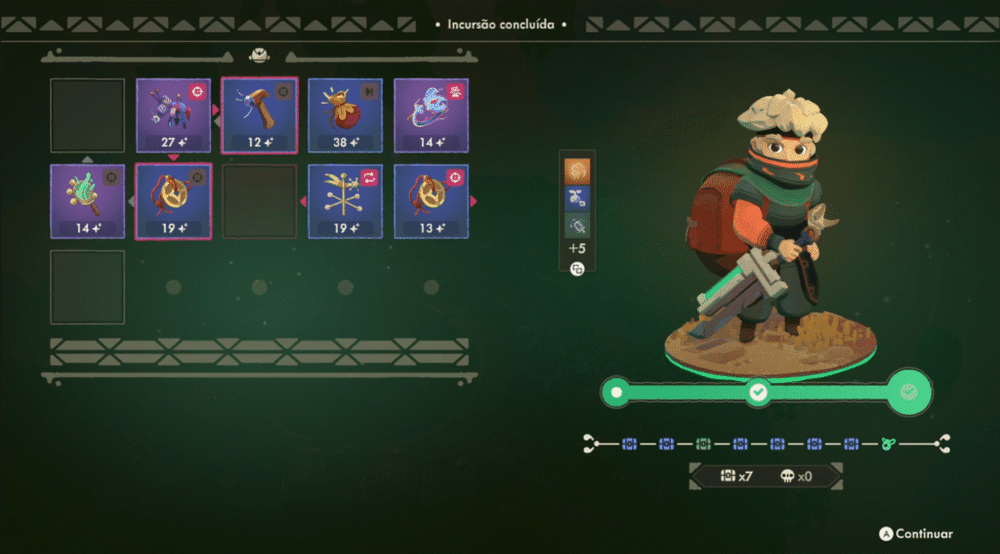
Task: Choose the blue swirling serpent relic
Action: (x=431, y=115)
